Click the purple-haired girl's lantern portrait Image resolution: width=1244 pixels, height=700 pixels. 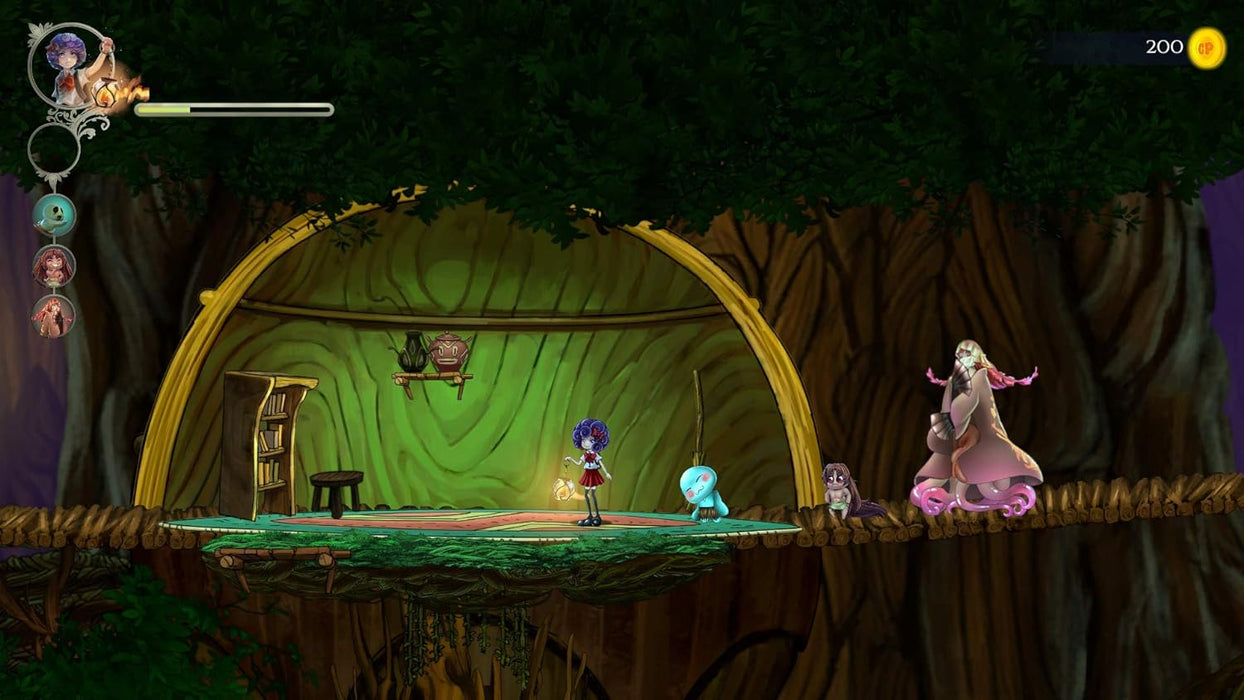pyautogui.click(x=68, y=64)
